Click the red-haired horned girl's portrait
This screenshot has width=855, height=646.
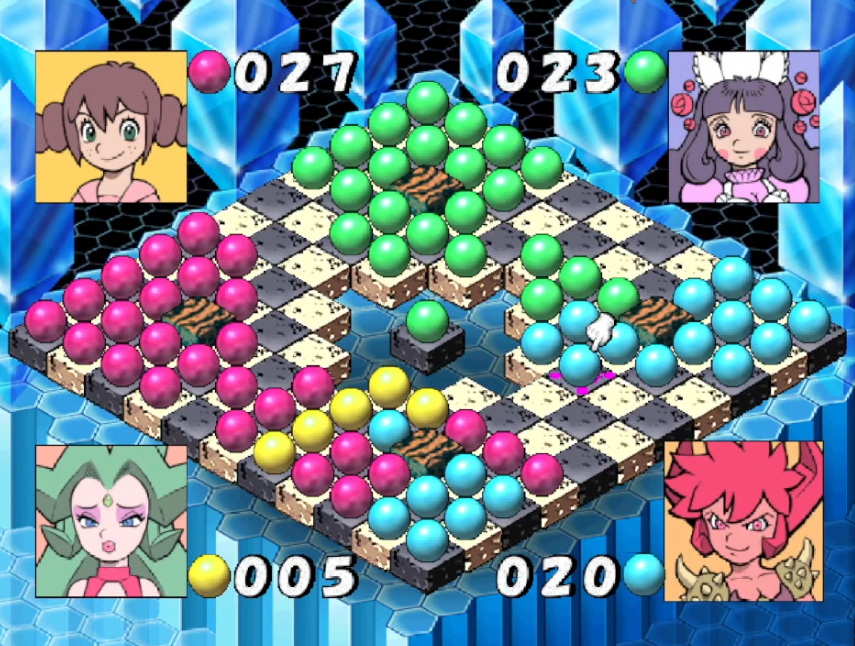[743, 521]
